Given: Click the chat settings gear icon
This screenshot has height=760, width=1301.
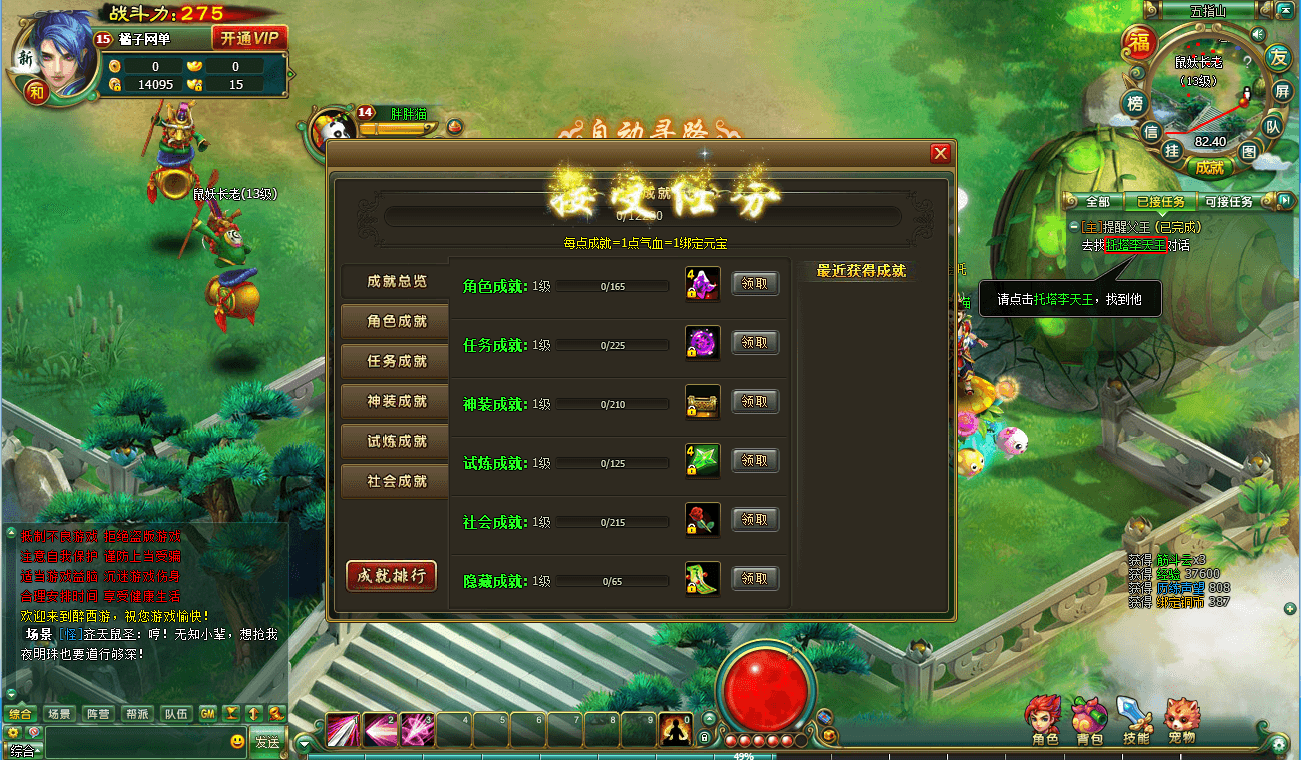Looking at the screenshot, I should (x=13, y=733).
